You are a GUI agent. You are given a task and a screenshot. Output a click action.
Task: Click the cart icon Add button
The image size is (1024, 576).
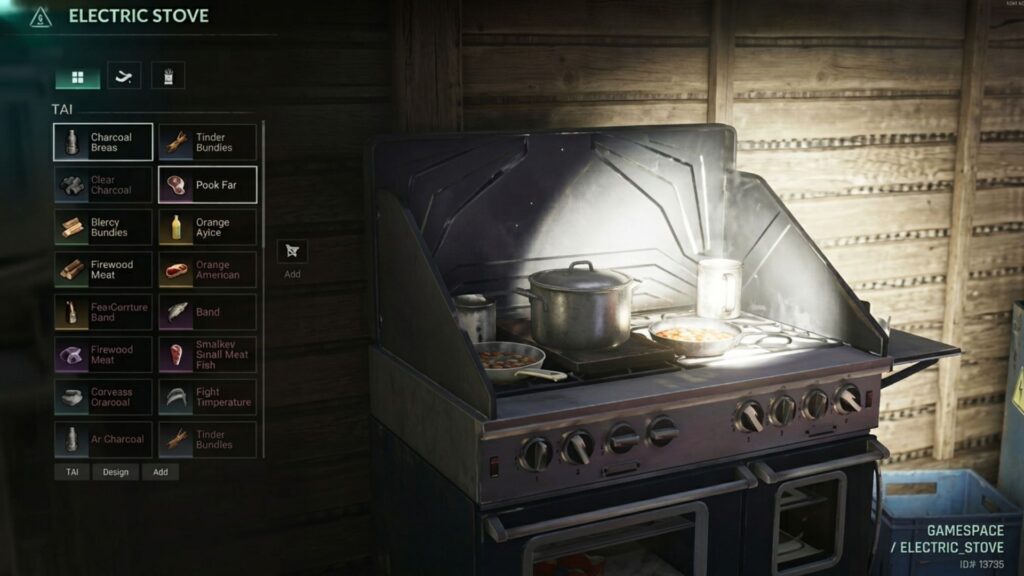[292, 252]
